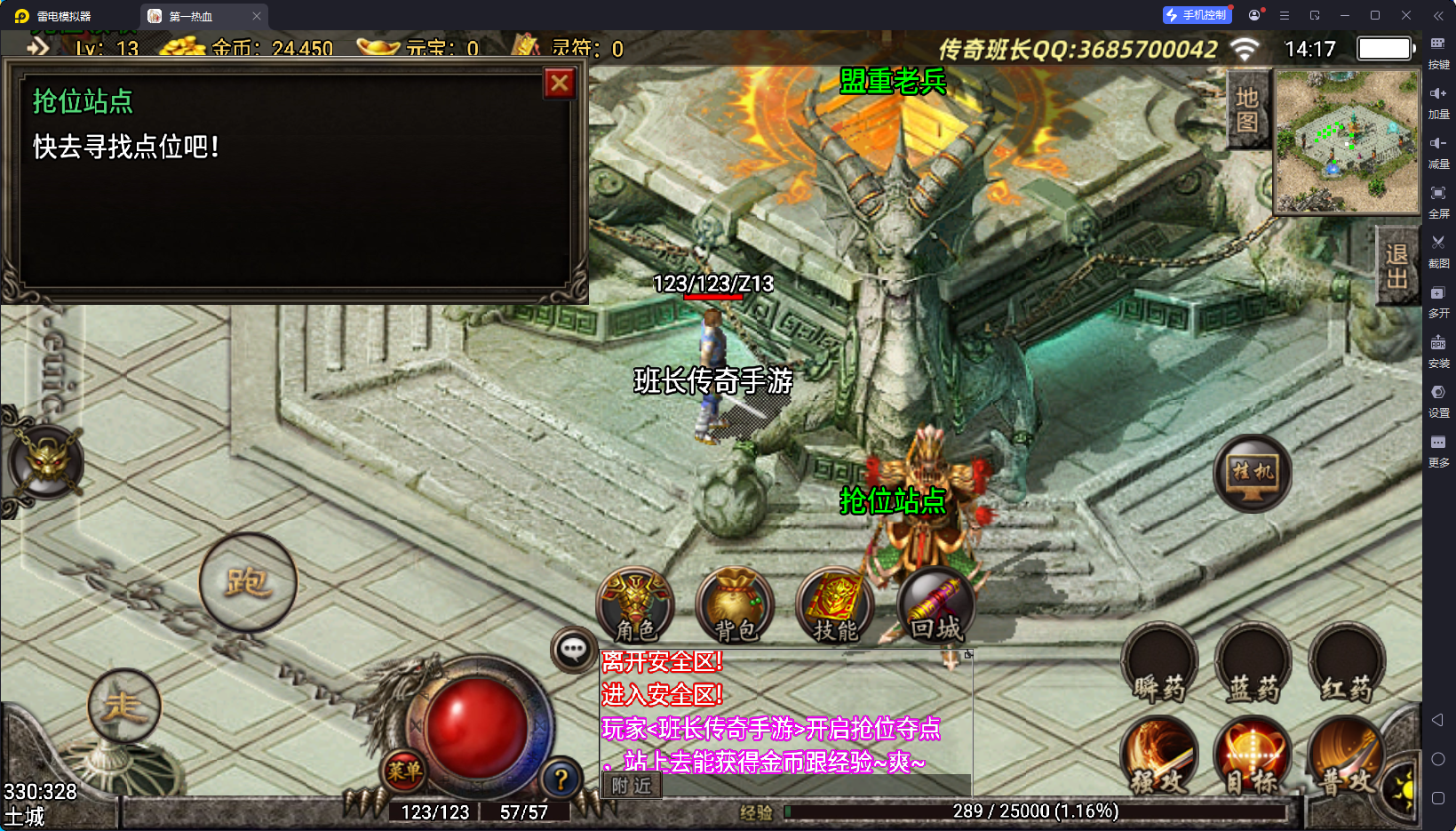
Task: Tap the 走 walk button
Action: [x=124, y=707]
